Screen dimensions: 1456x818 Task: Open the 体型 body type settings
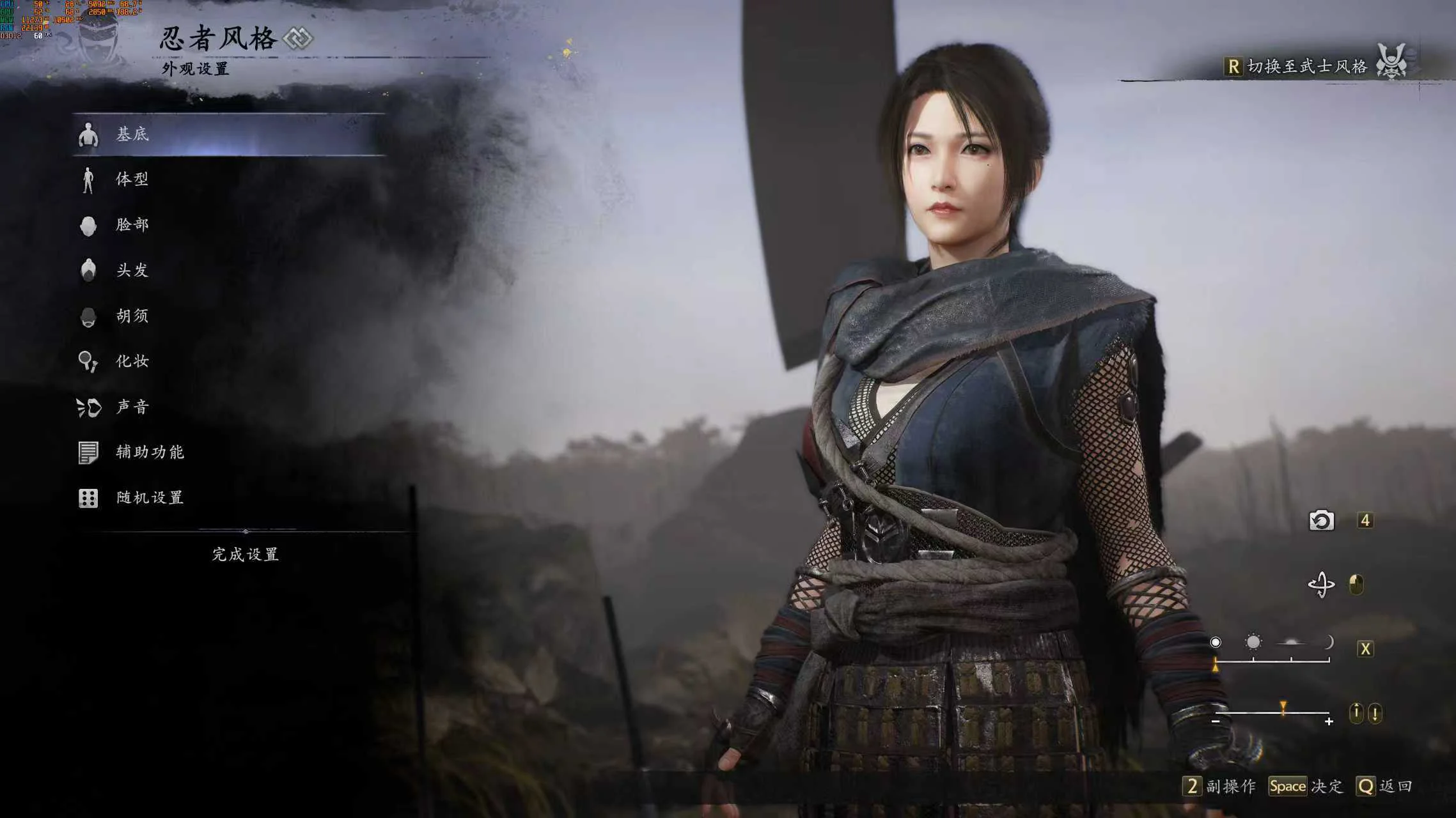pyautogui.click(x=132, y=180)
